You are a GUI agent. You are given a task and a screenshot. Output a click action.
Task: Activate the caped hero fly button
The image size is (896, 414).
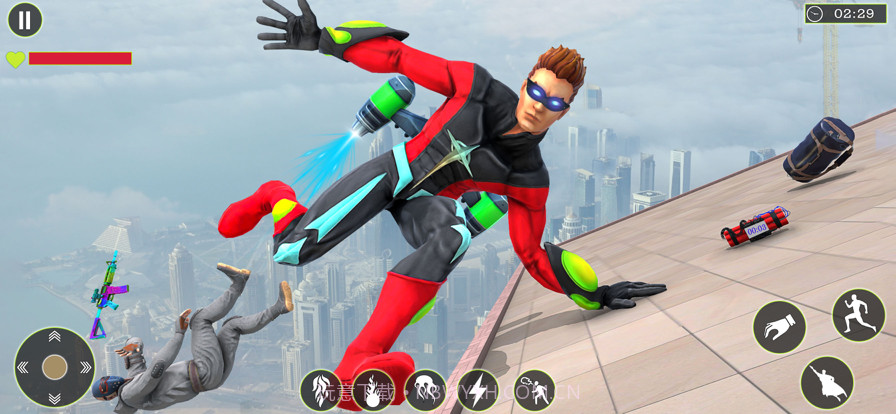coord(827,382)
